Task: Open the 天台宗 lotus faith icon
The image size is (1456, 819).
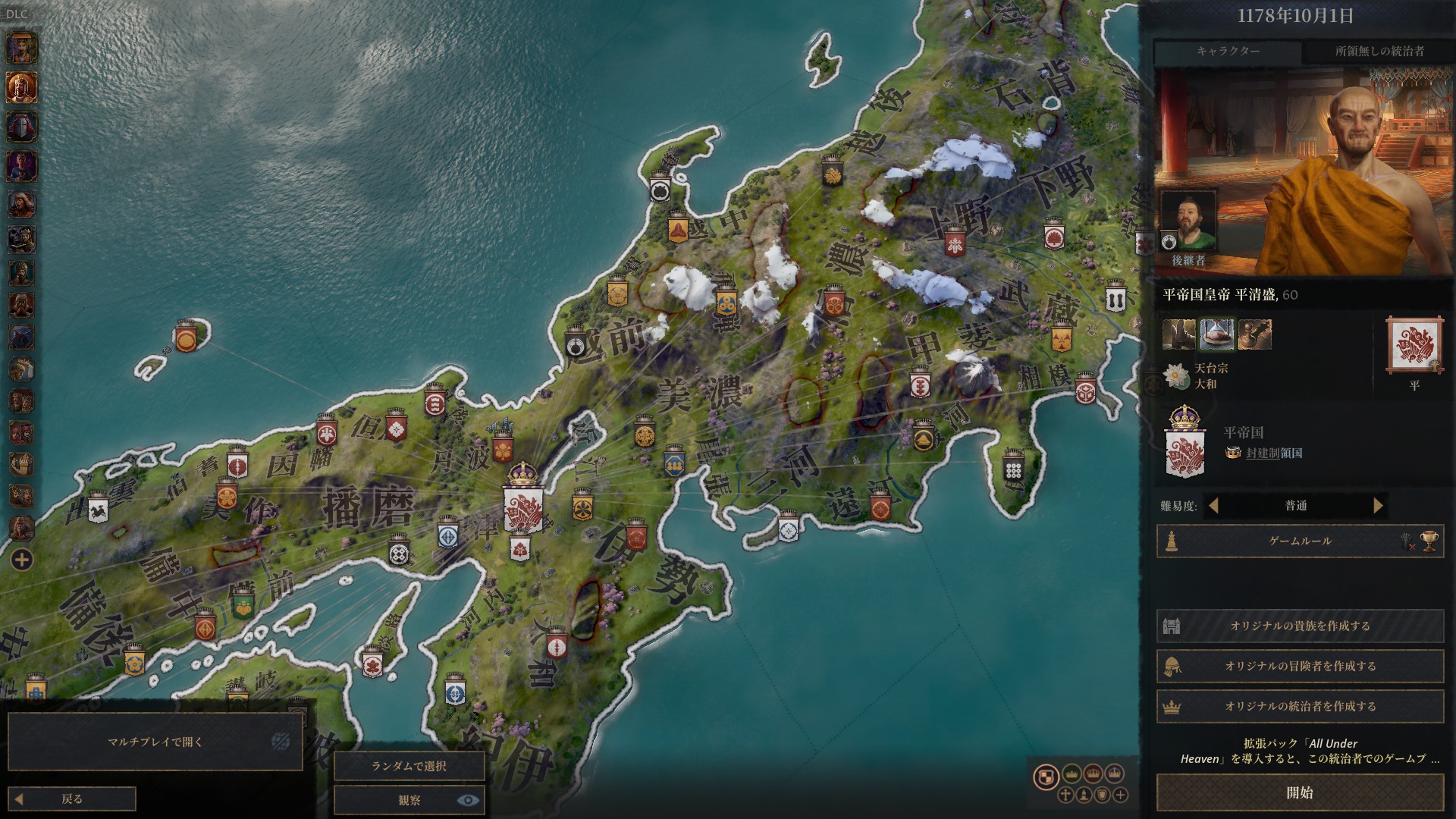Action: click(x=1177, y=376)
